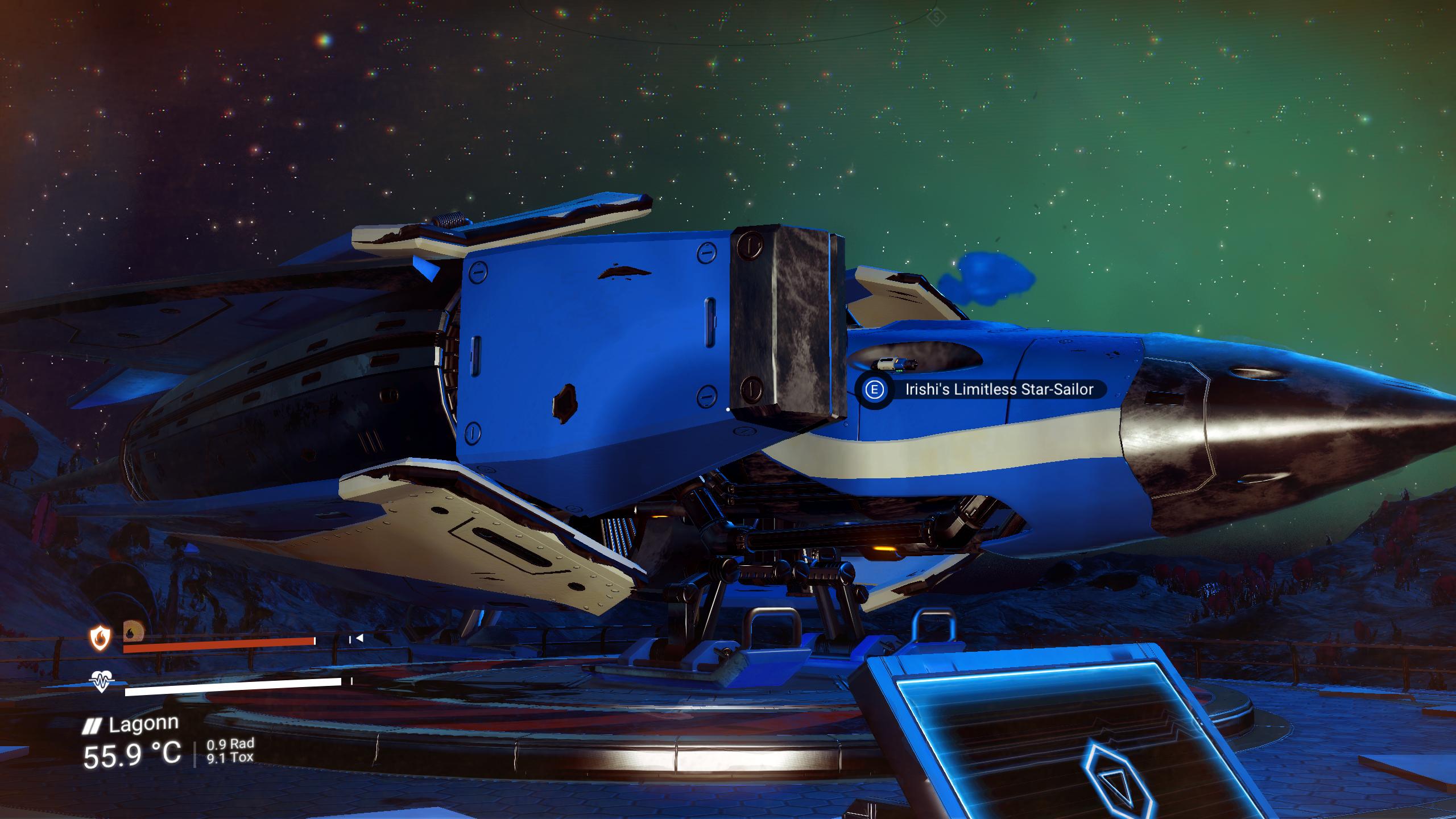Viewport: 1456px width, 819px height.
Task: Click the round flame heat hazard indicator
Action: tap(132, 631)
